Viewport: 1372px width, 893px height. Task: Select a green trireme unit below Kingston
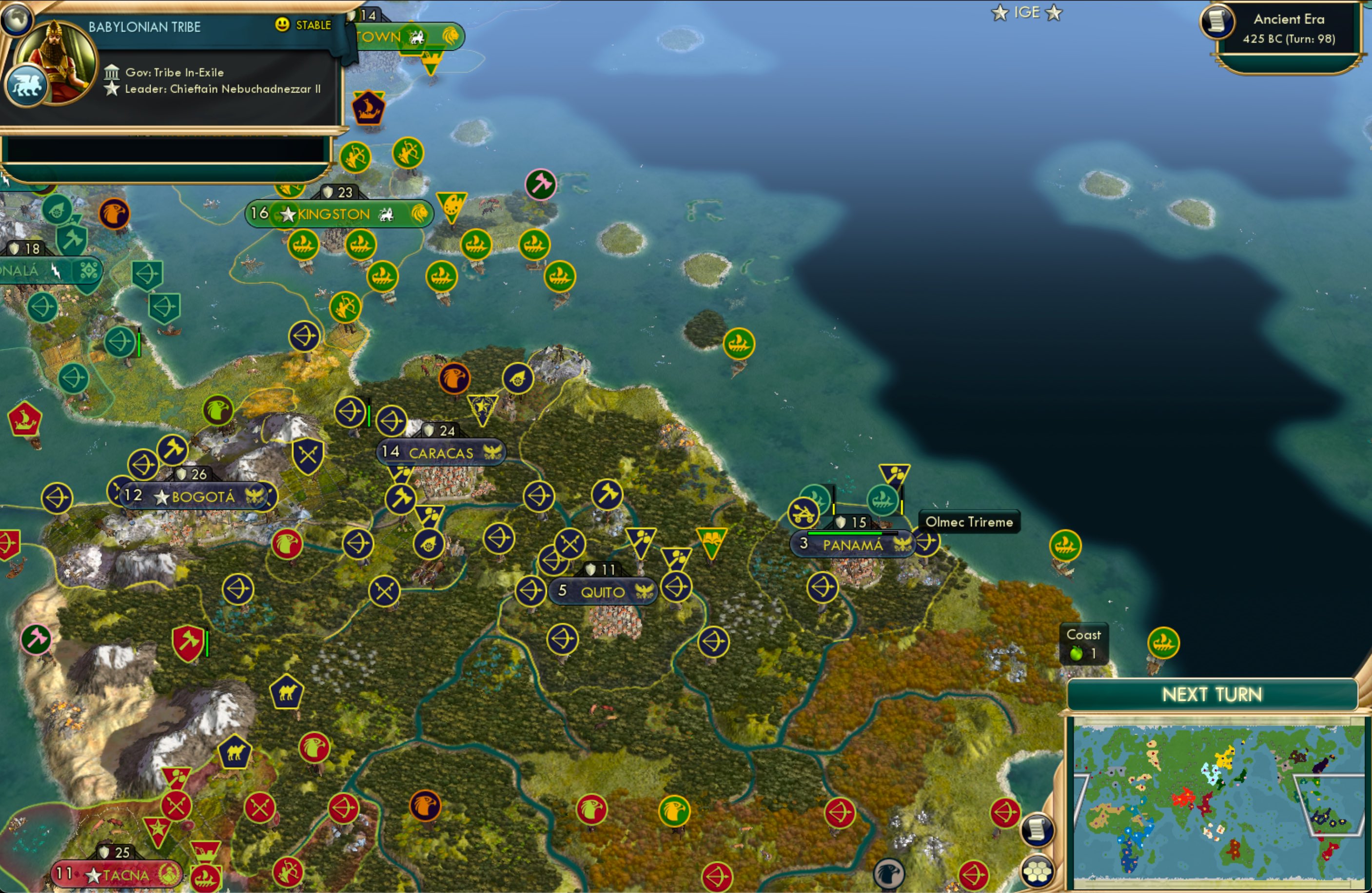[x=303, y=244]
